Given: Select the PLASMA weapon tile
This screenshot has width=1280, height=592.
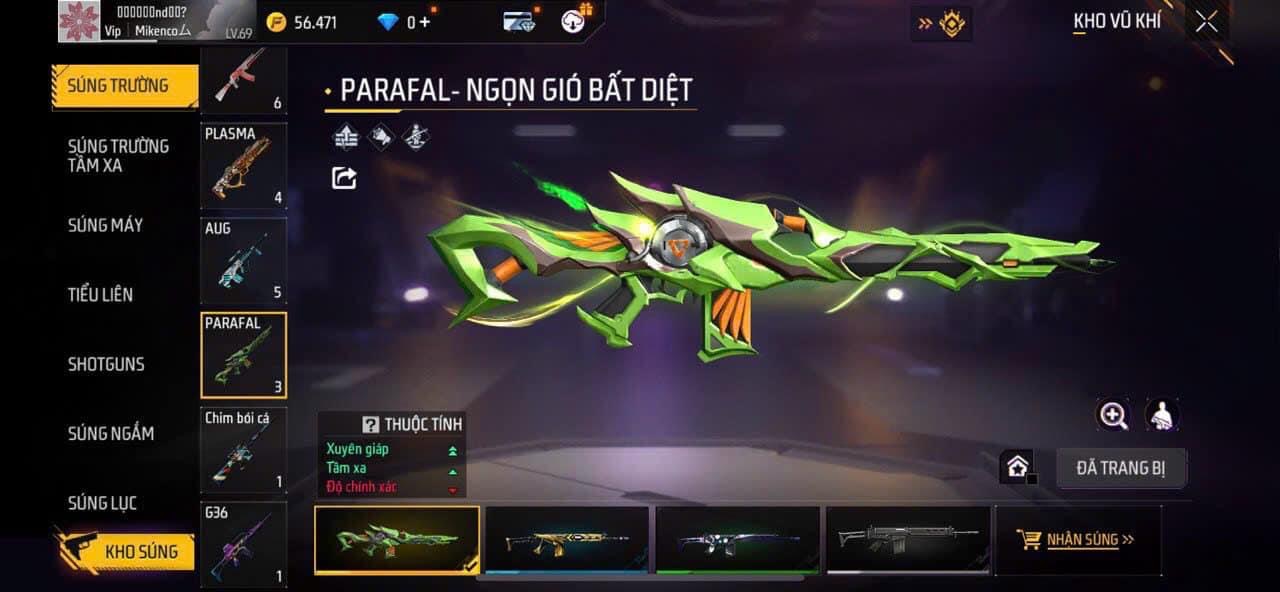Looking at the screenshot, I should 243,165.
